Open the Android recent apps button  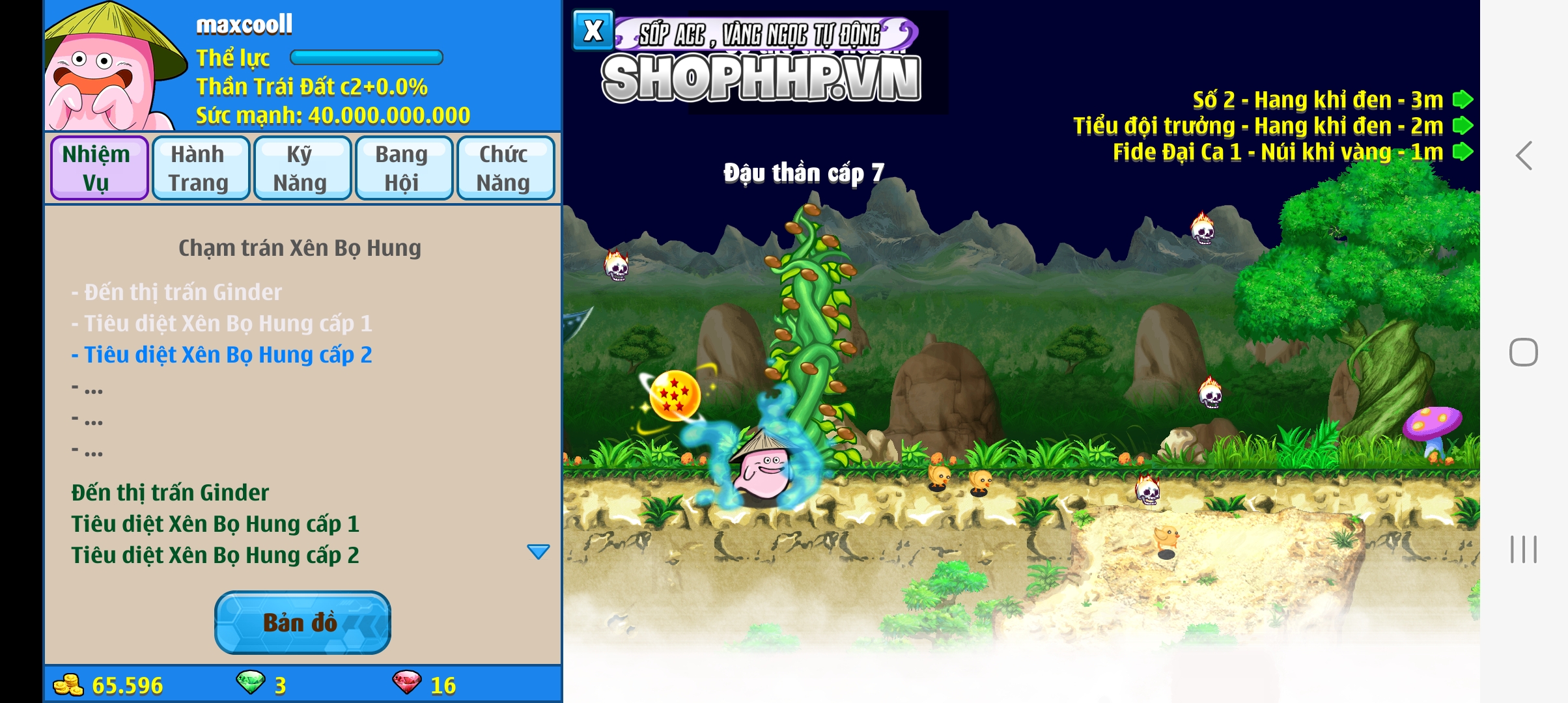pyautogui.click(x=1524, y=549)
